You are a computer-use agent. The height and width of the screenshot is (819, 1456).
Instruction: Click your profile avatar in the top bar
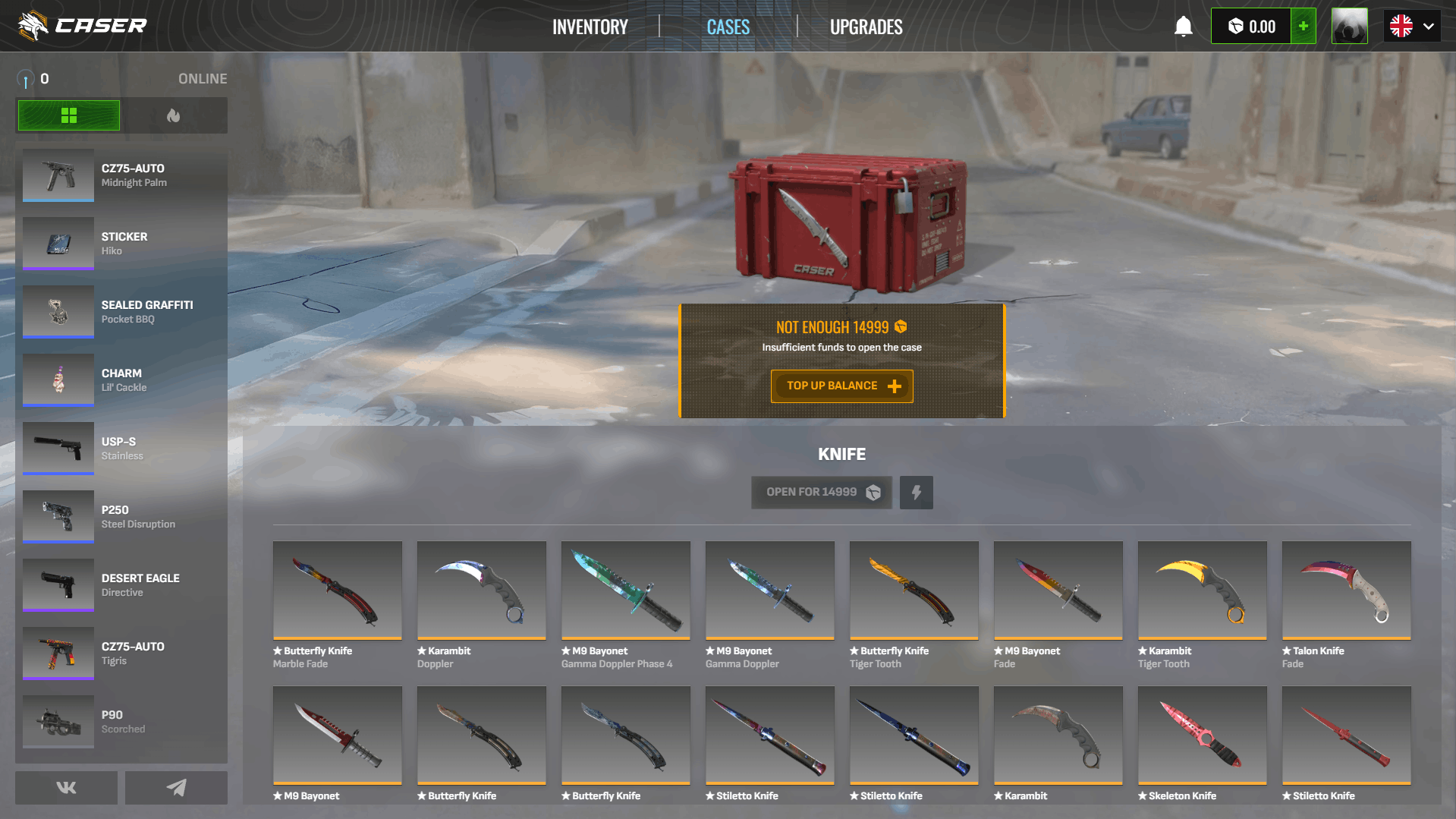[1350, 25]
